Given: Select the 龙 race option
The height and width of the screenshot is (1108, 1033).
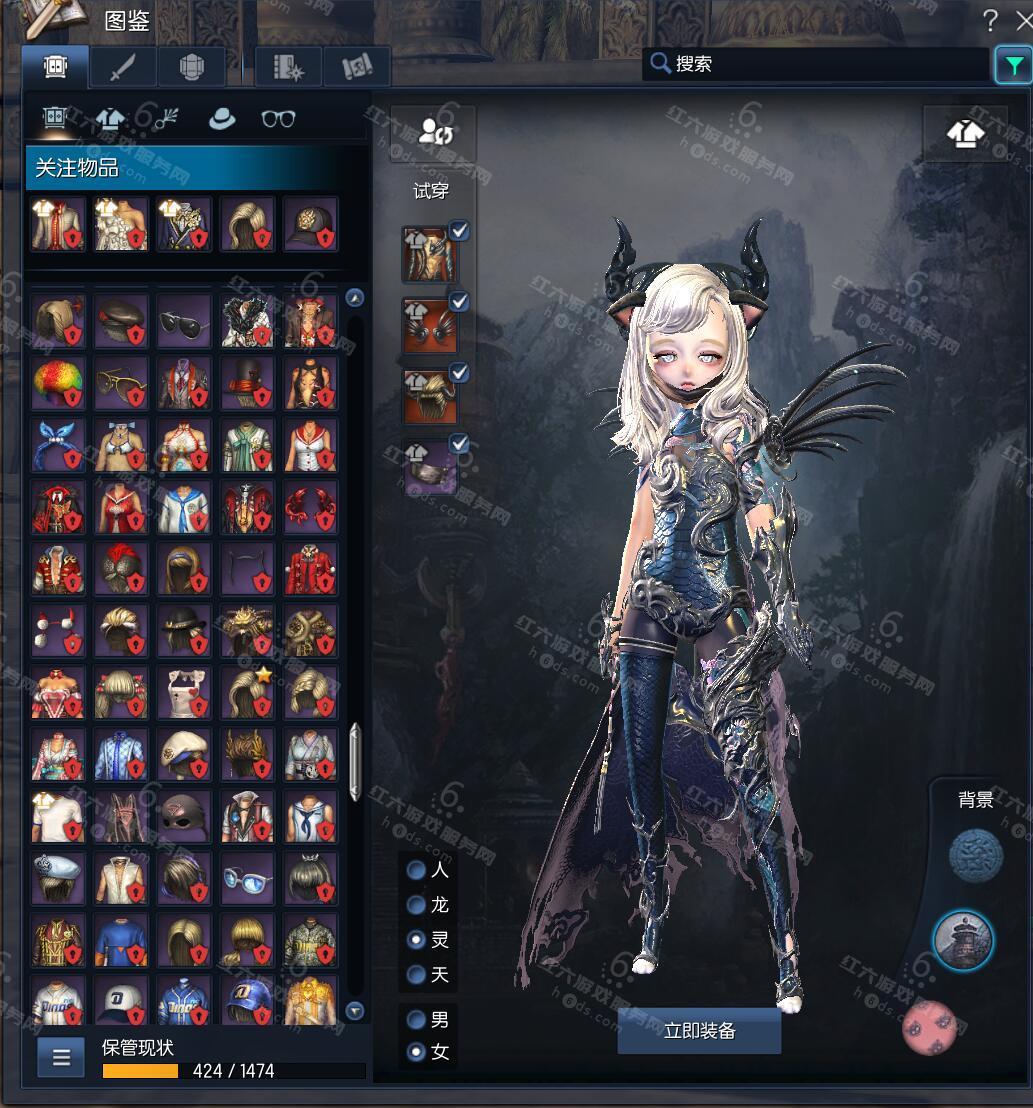Looking at the screenshot, I should pyautogui.click(x=417, y=905).
